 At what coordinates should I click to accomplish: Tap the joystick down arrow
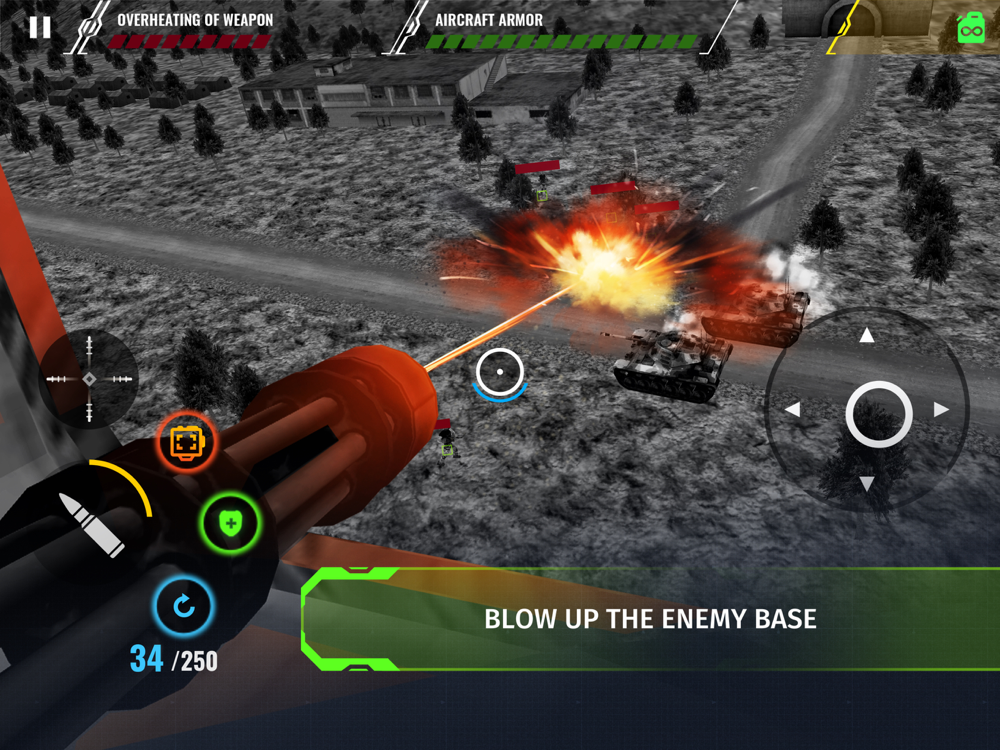pos(867,484)
